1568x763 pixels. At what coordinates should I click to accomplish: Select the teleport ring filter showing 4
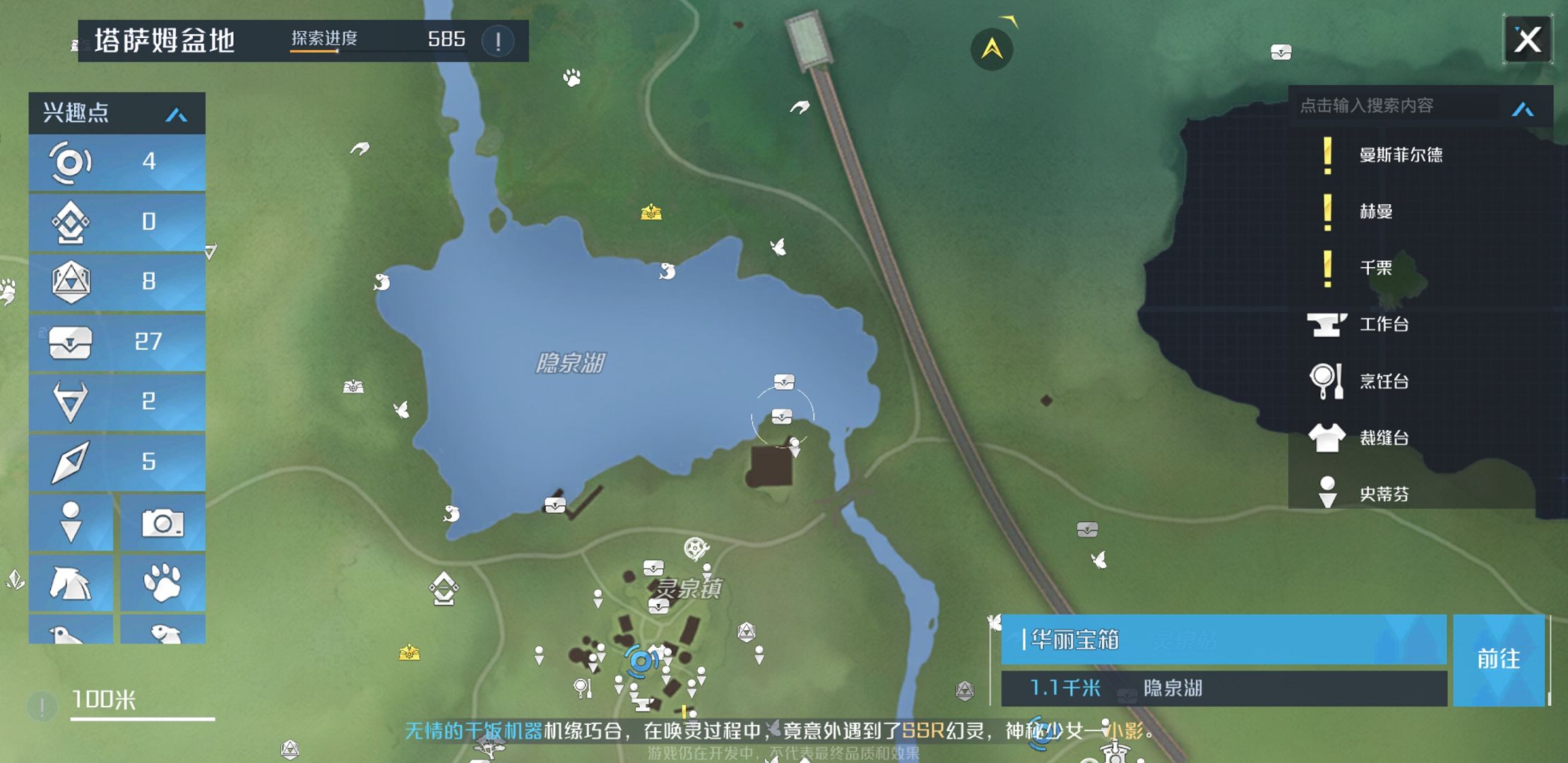[117, 162]
